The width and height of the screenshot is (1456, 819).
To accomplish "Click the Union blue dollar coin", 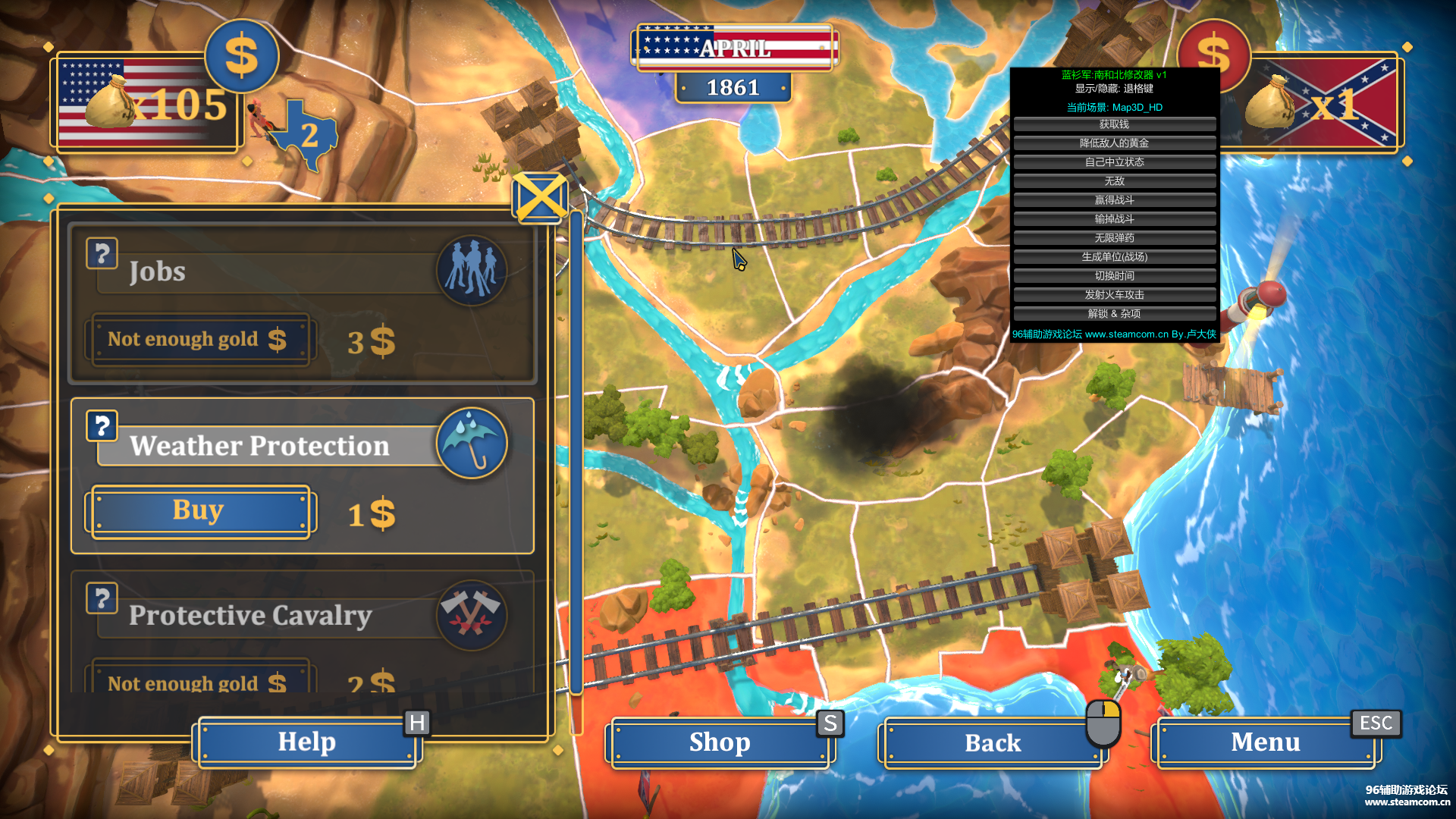I will [241, 57].
